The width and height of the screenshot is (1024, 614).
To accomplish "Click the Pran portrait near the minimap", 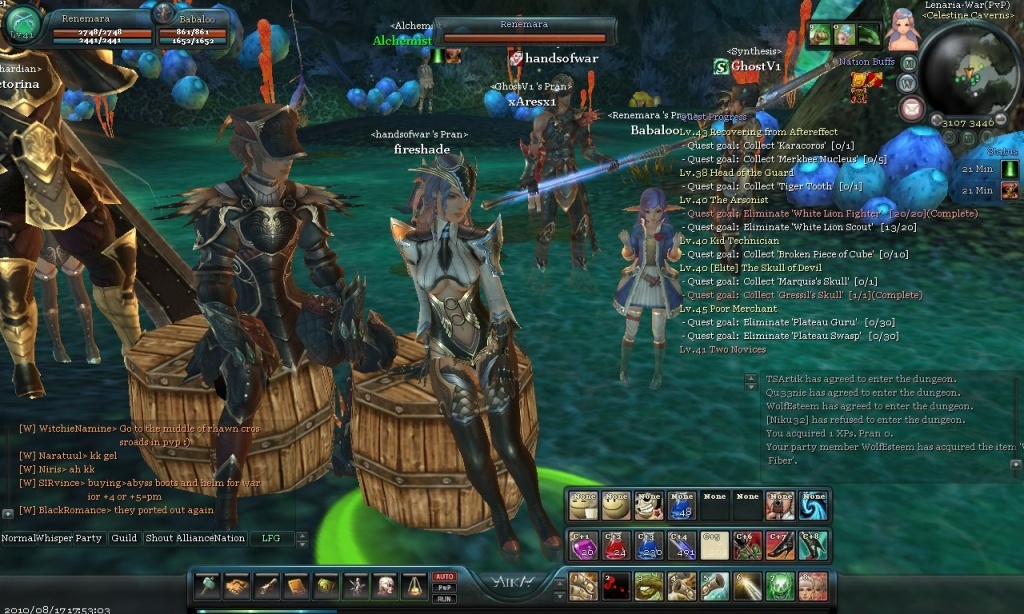I will coord(903,30).
